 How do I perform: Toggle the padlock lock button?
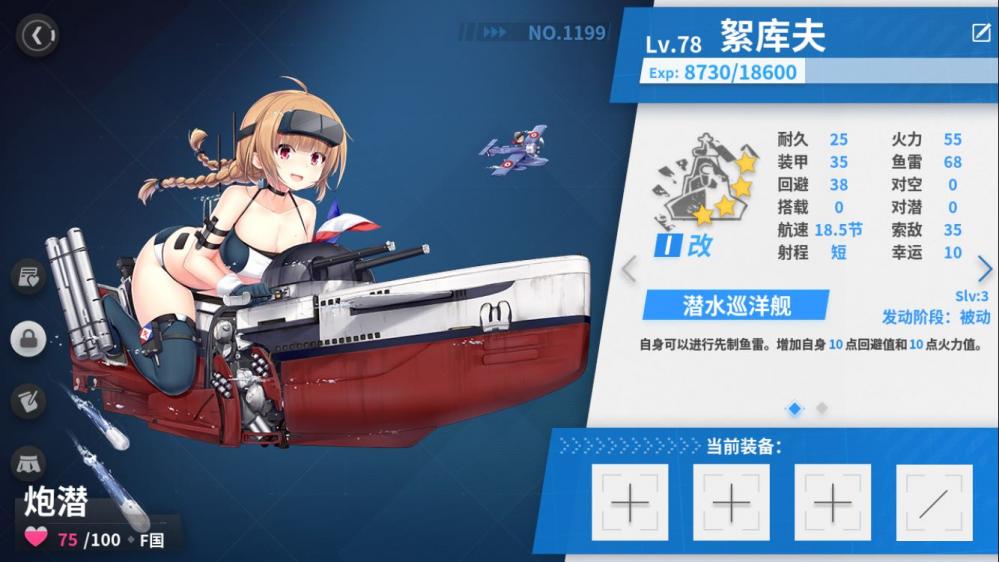(x=29, y=338)
